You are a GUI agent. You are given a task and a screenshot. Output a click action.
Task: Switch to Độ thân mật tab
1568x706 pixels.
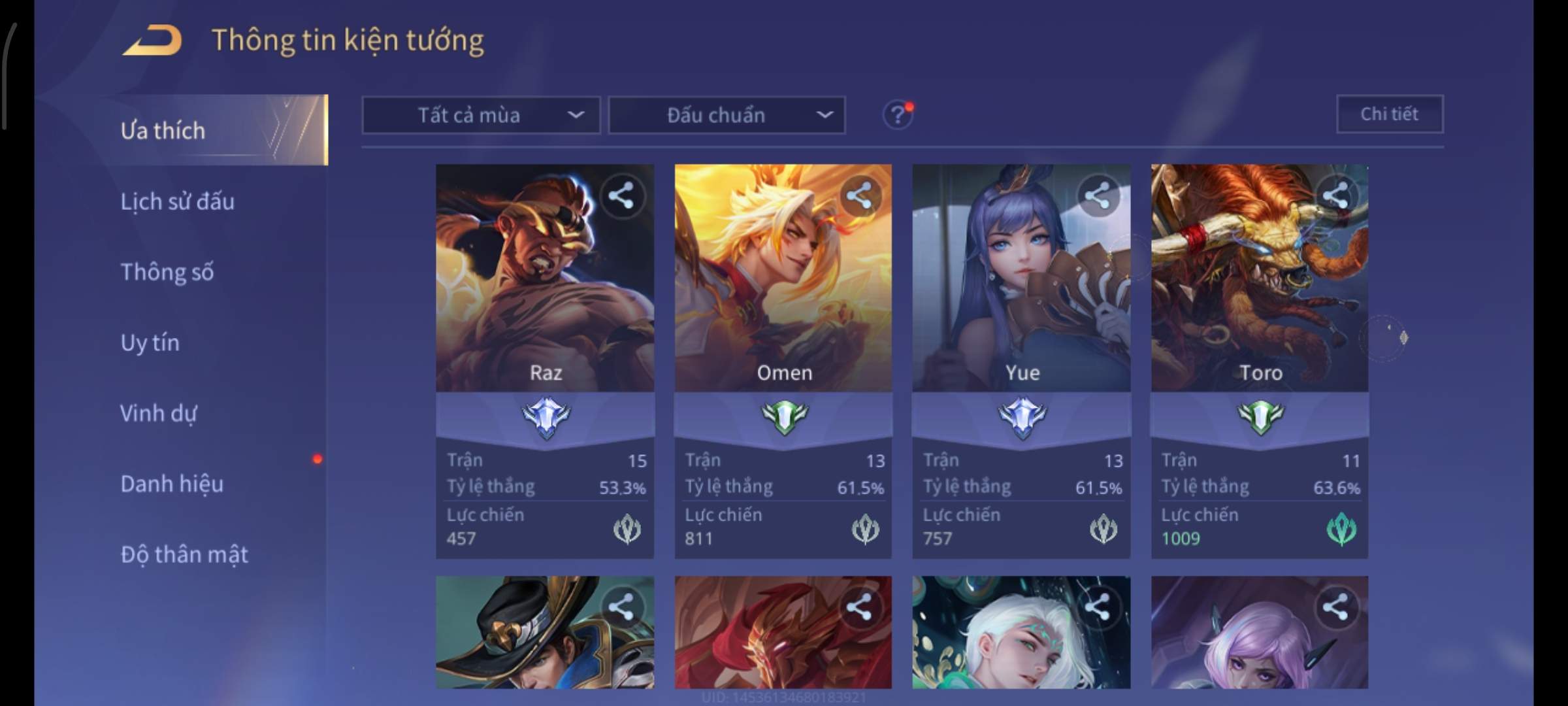184,554
